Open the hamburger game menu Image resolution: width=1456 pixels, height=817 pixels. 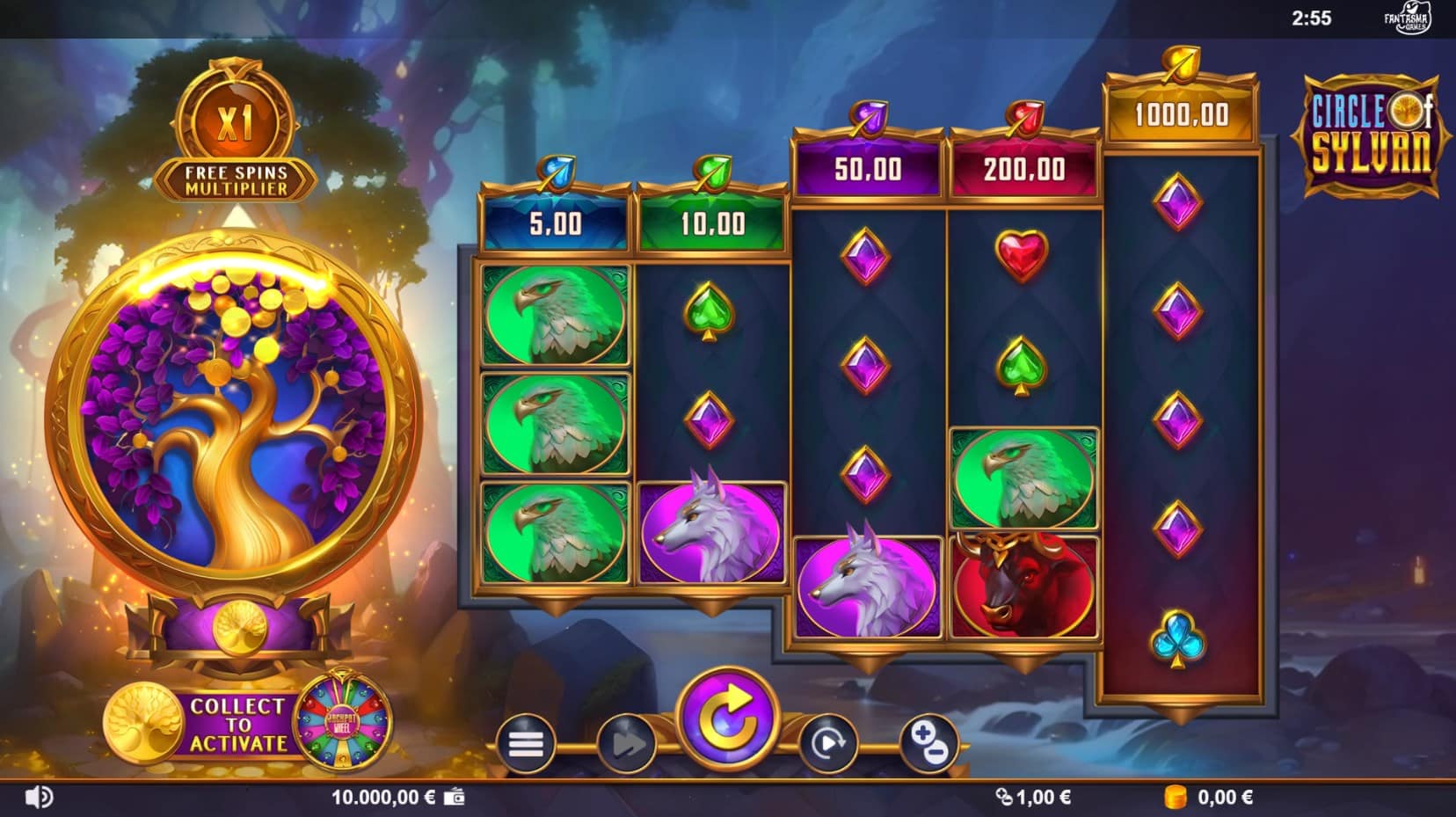[525, 744]
